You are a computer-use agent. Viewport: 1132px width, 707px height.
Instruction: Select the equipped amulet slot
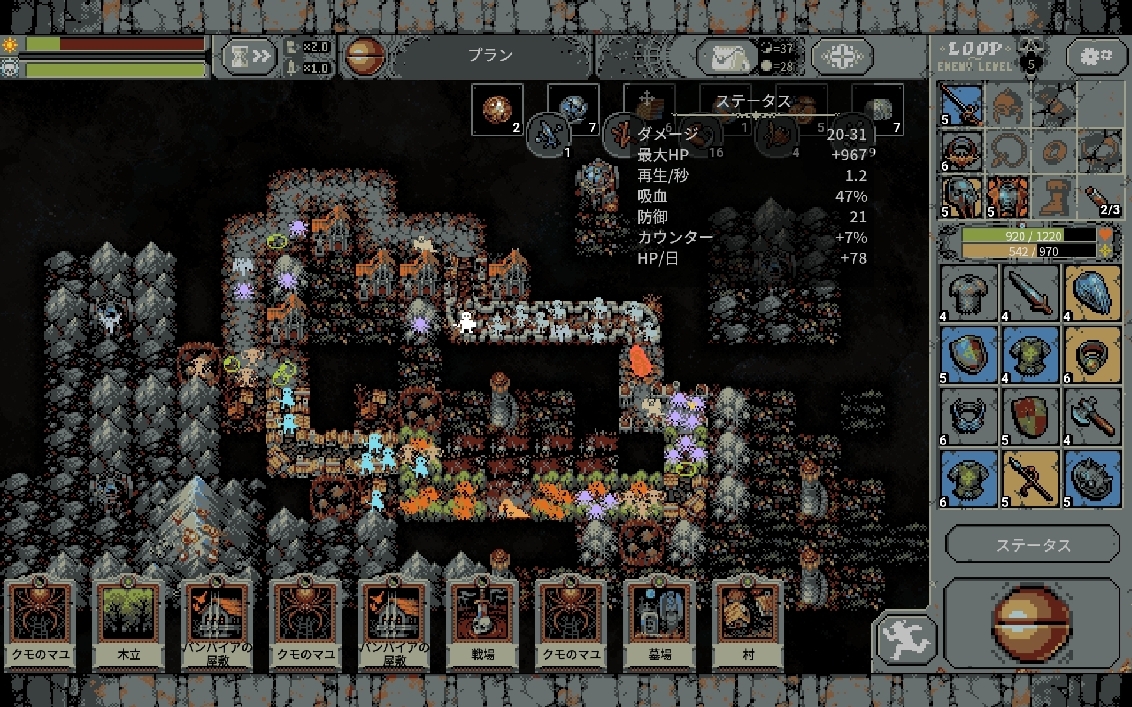click(x=962, y=150)
